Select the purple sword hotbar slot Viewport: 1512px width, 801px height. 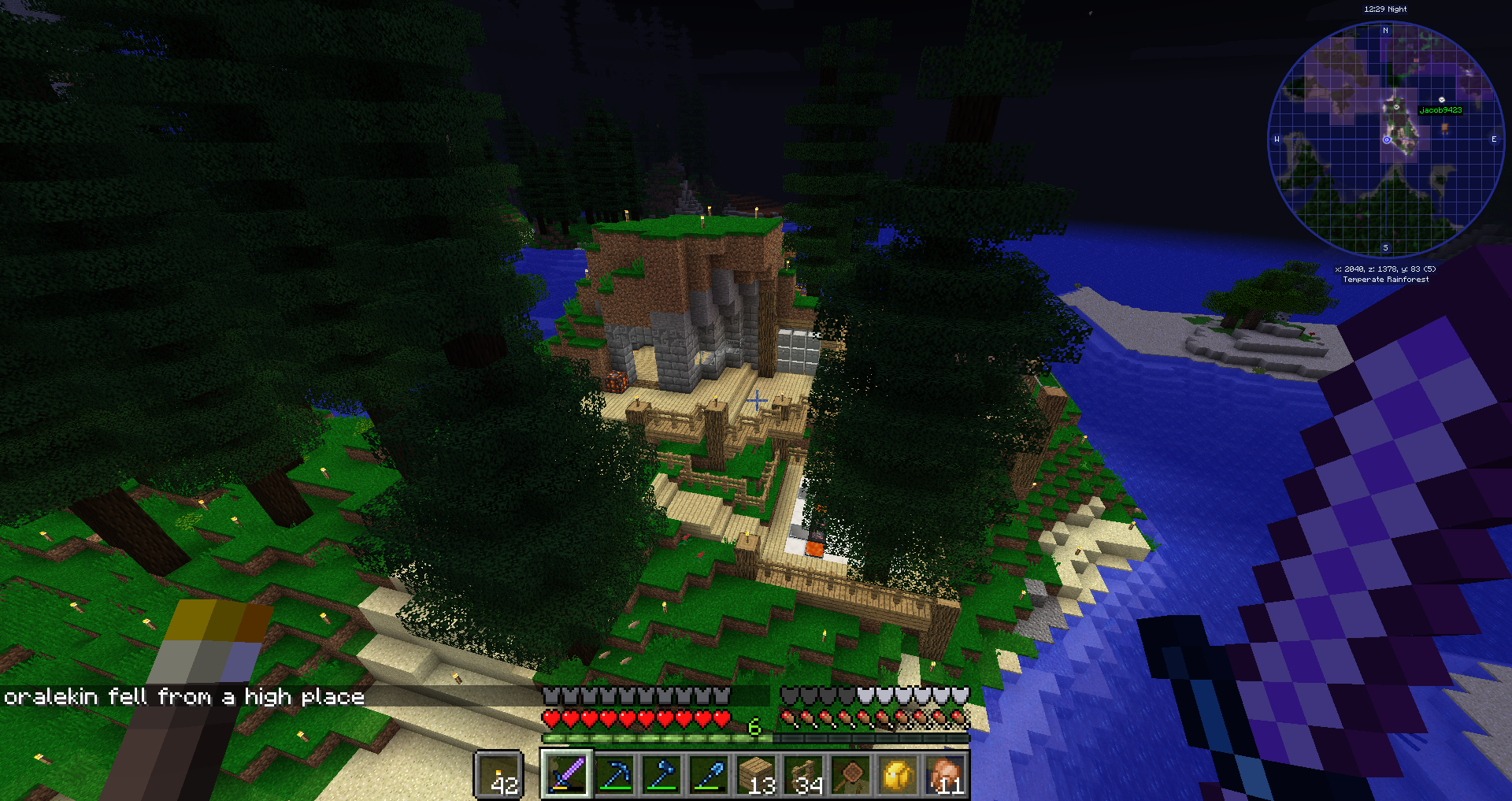click(x=566, y=775)
